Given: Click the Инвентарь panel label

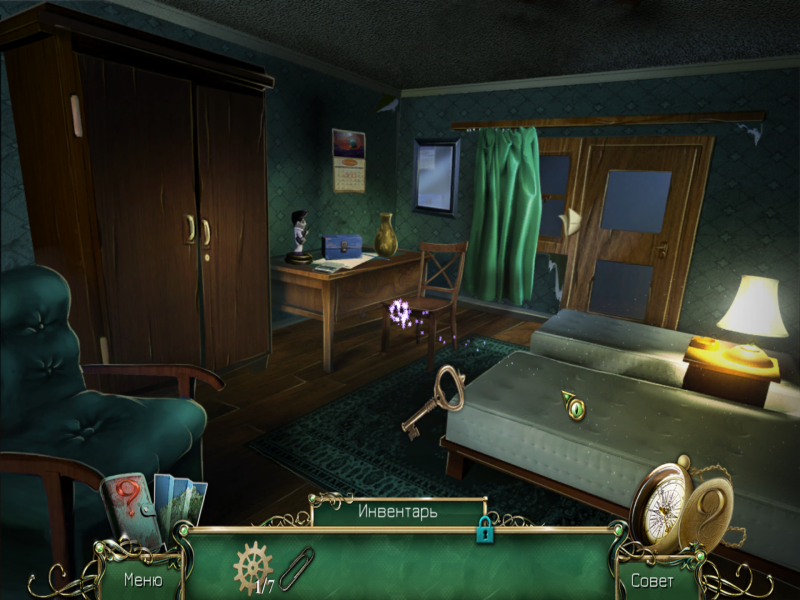Looking at the screenshot, I should pyautogui.click(x=398, y=512).
